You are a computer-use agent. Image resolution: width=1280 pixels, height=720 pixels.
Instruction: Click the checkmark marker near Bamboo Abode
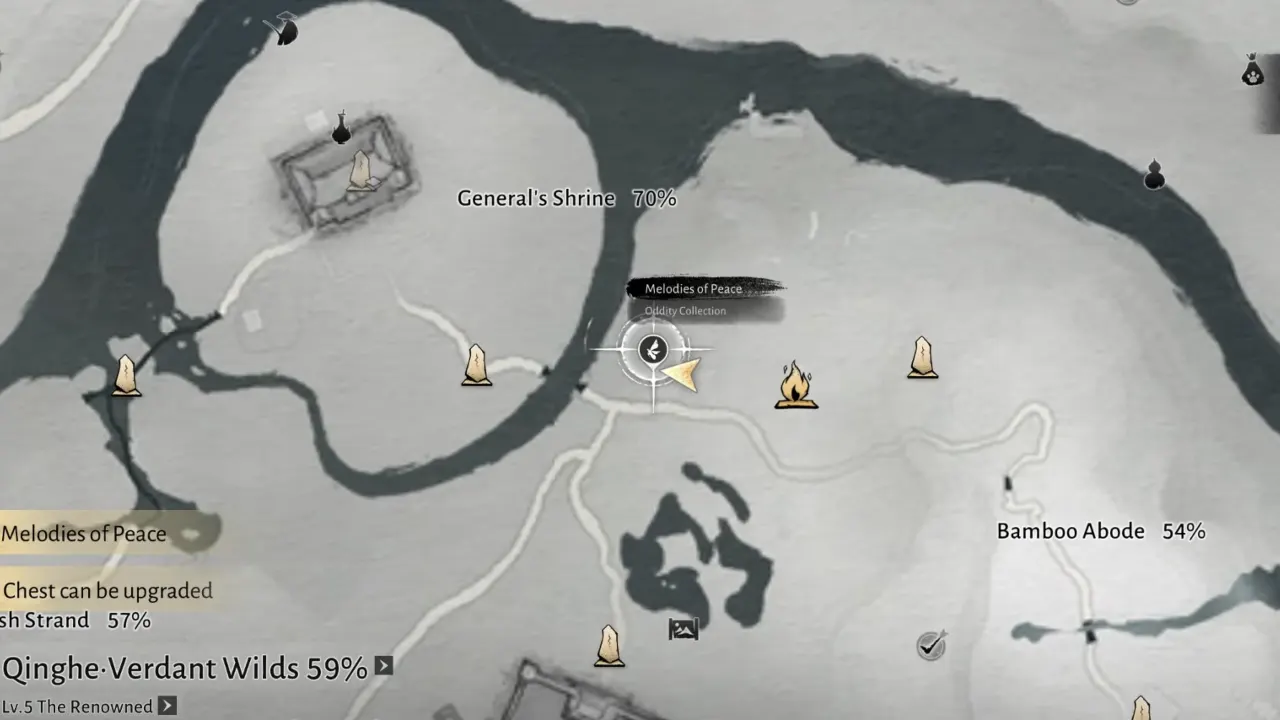click(931, 645)
